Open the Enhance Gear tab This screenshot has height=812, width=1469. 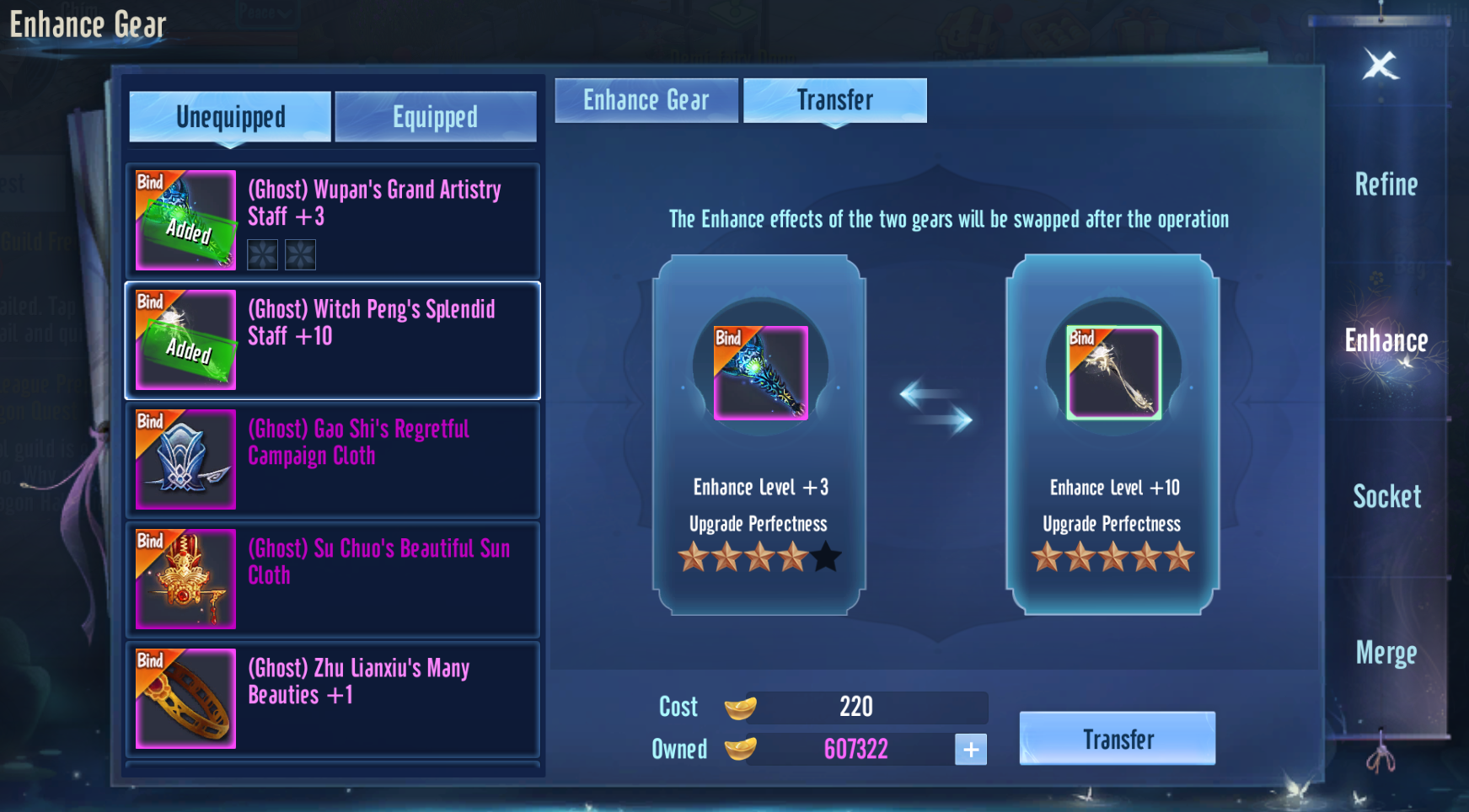coord(646,101)
